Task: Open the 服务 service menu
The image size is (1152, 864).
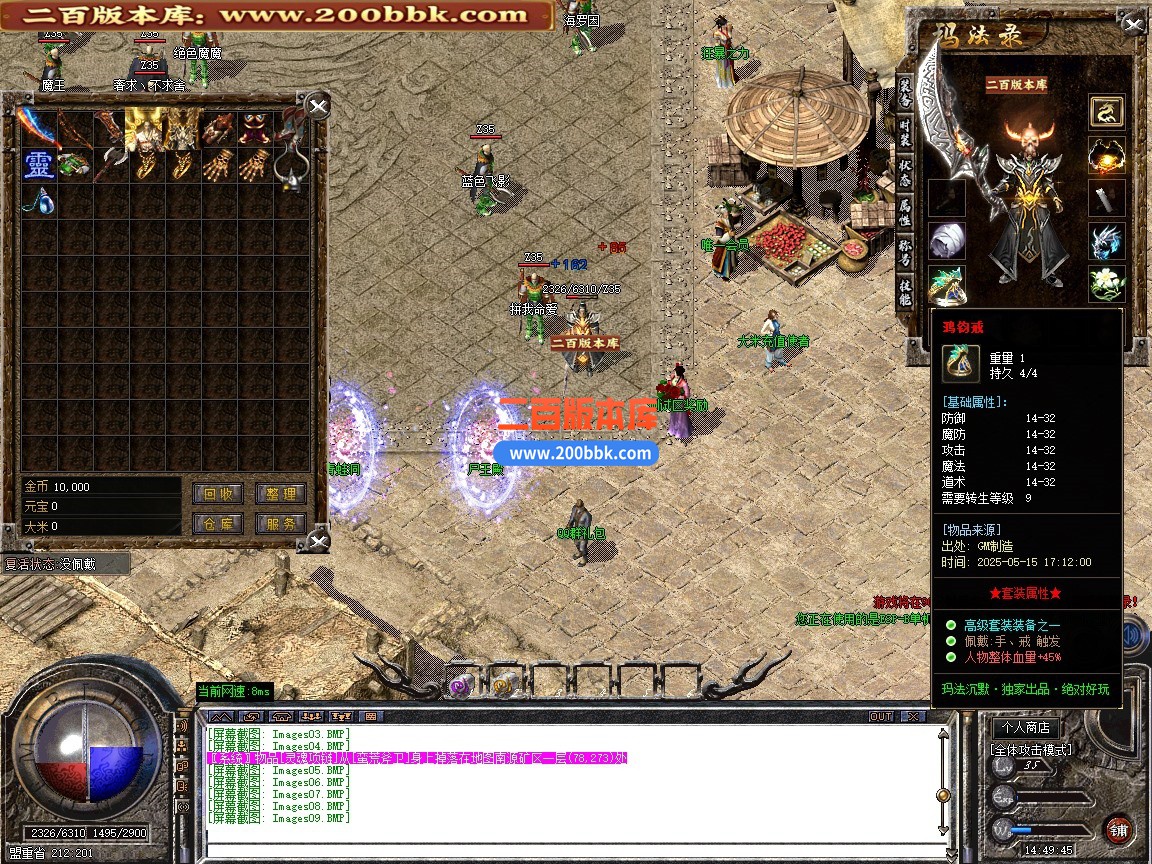Action: 281,523
